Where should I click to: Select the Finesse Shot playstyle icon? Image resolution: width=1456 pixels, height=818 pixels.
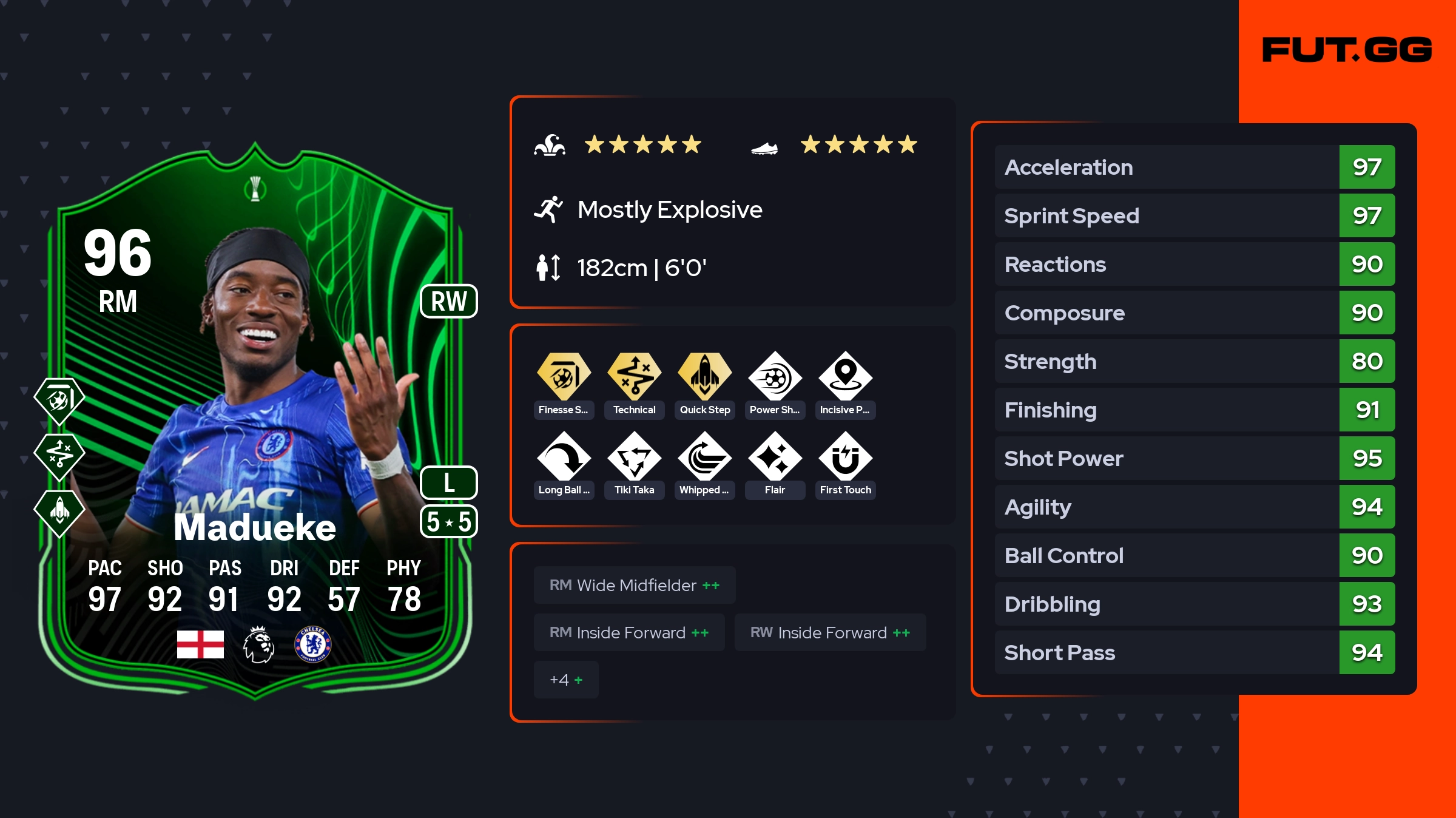tap(564, 377)
